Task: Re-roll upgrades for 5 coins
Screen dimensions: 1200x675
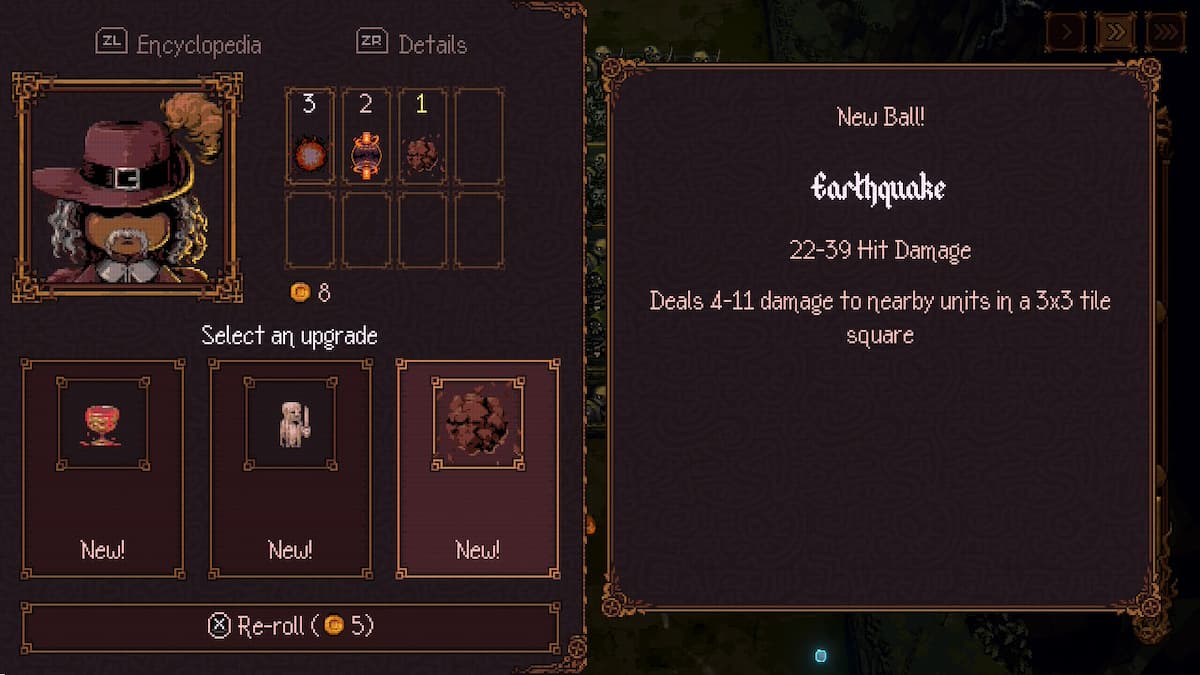Action: (290, 626)
